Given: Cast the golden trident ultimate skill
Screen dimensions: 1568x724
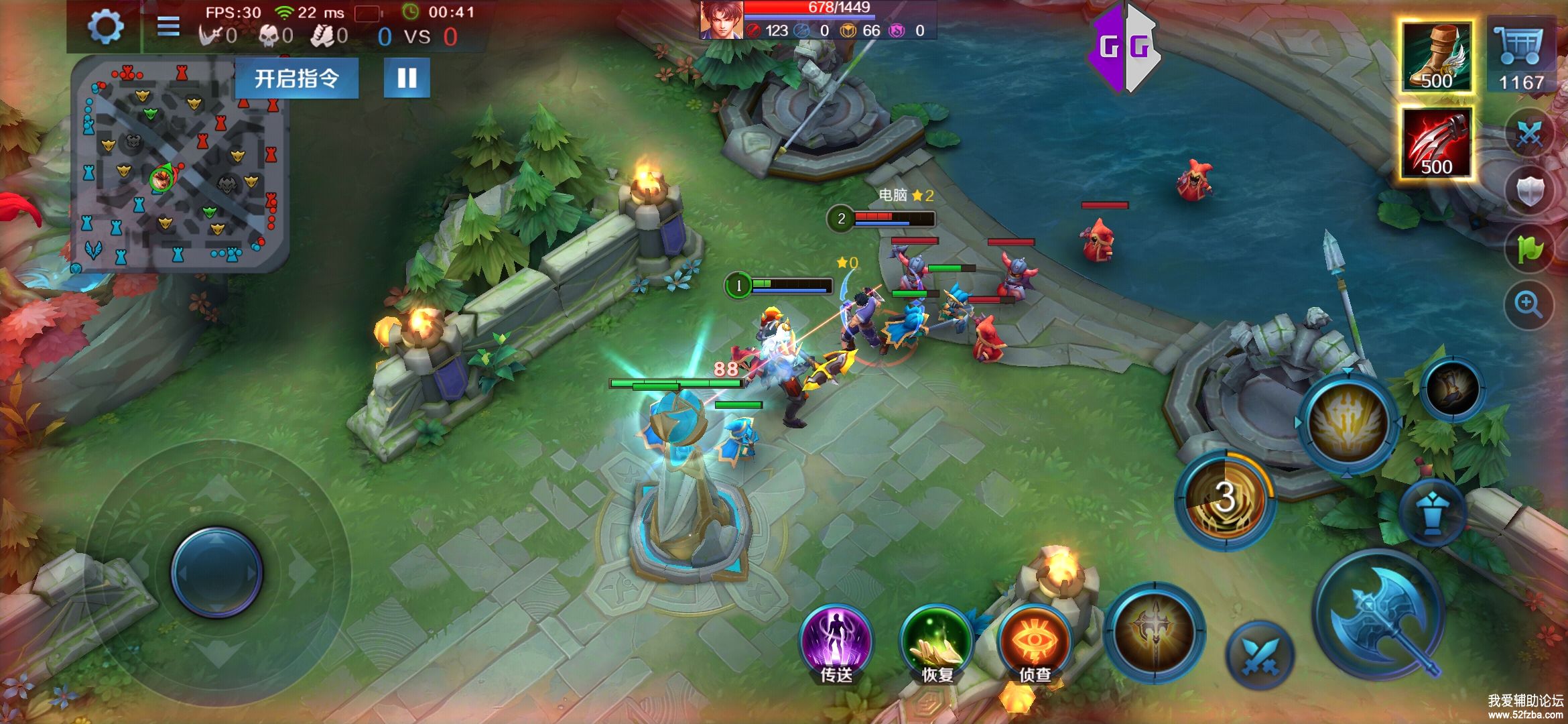Looking at the screenshot, I should click(x=1348, y=423).
